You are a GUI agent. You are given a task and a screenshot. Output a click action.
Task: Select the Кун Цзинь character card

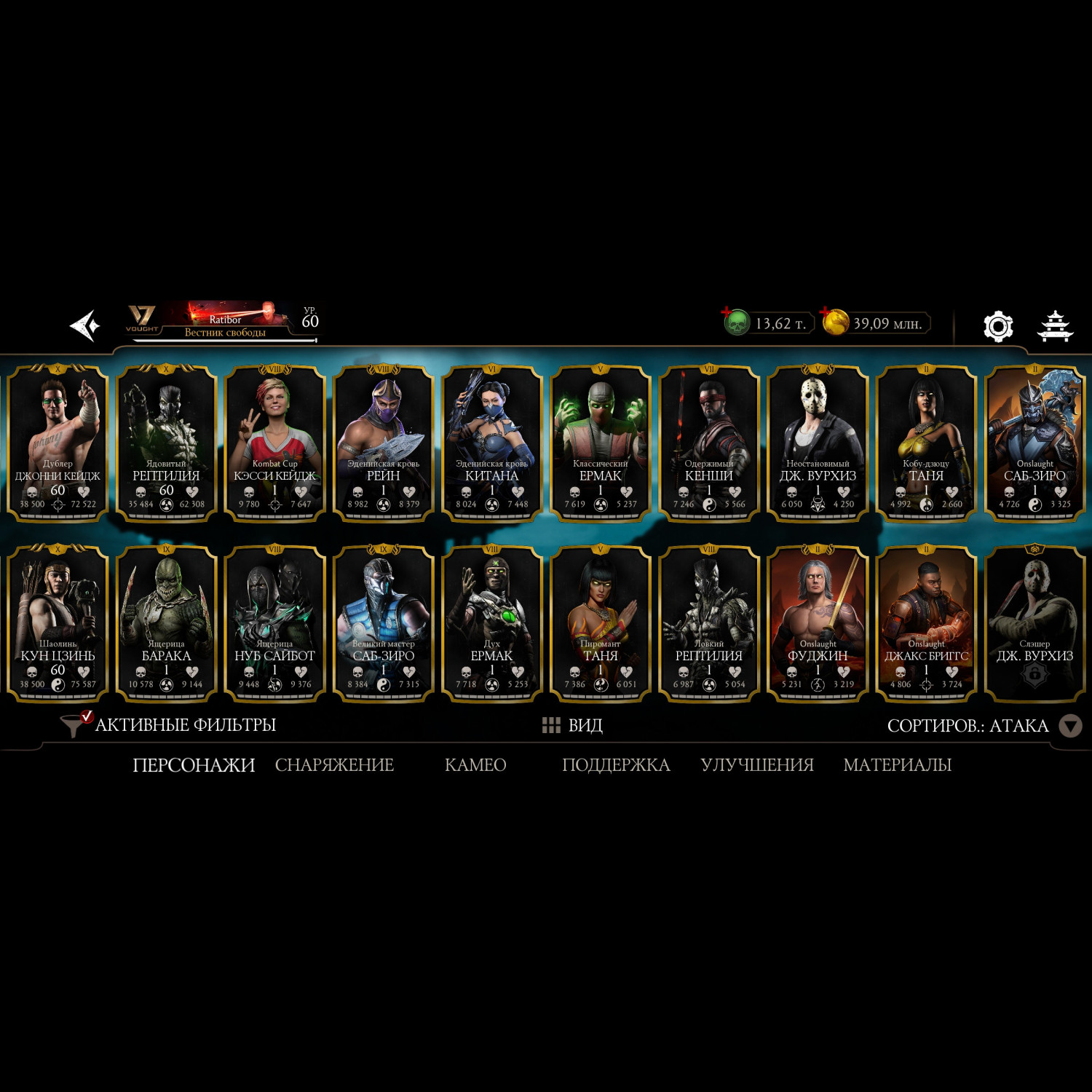58,624
